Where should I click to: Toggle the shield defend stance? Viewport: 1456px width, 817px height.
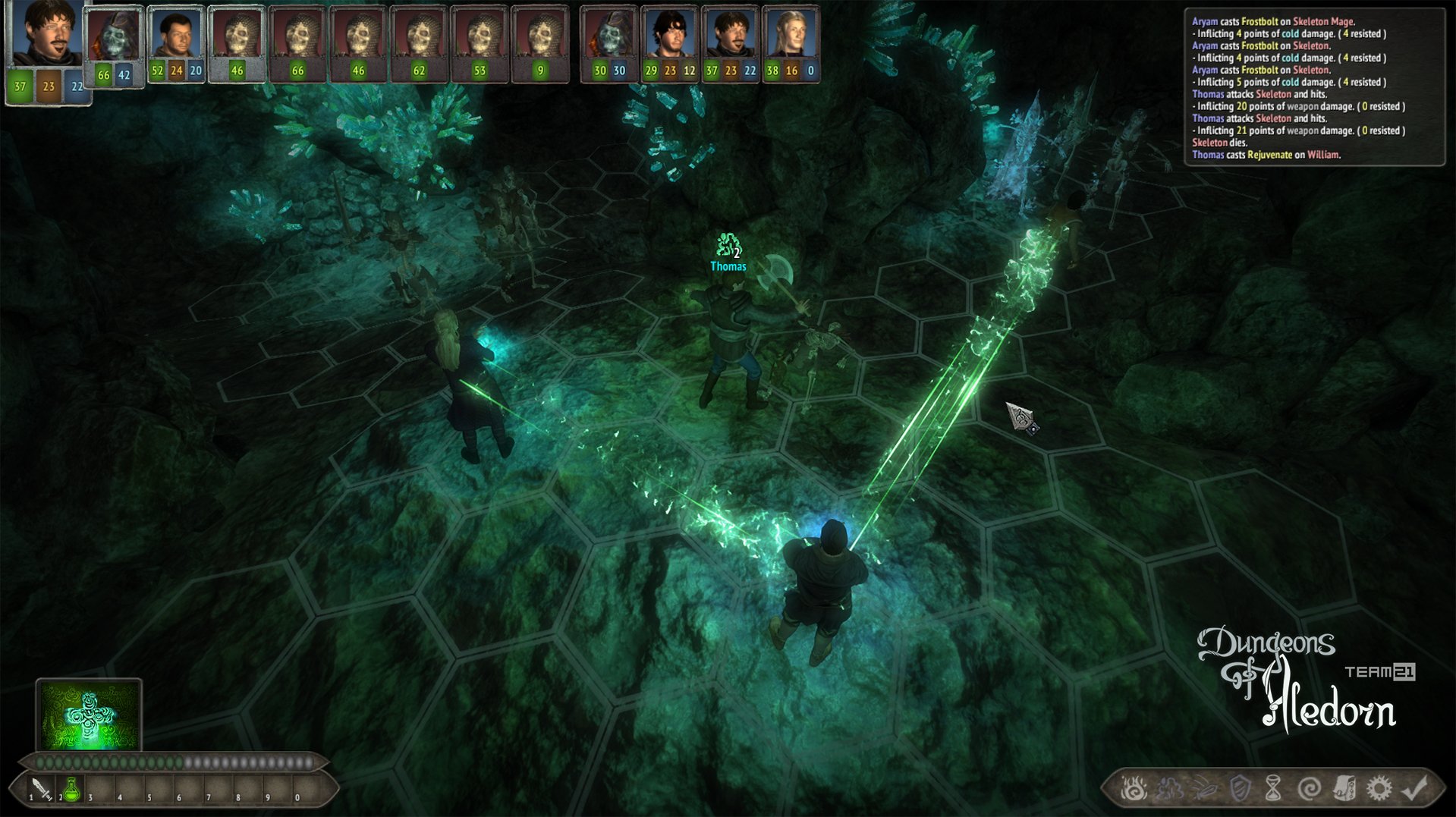[1239, 789]
